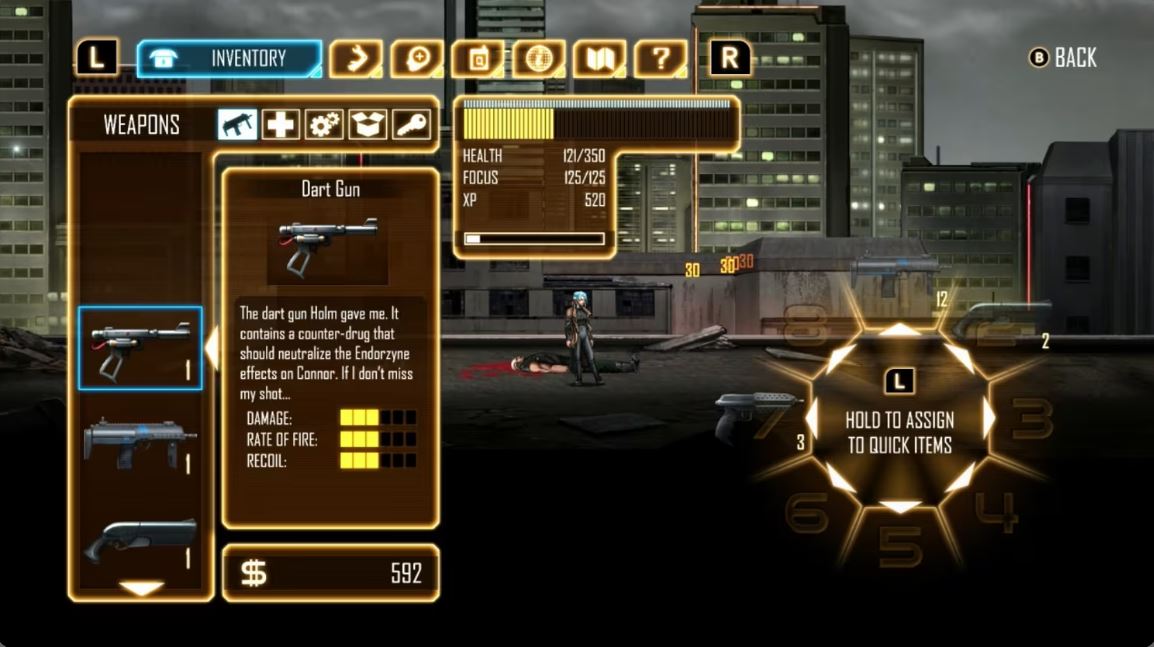The height and width of the screenshot is (647, 1154).
Task: Switch to the gears category
Action: (324, 125)
